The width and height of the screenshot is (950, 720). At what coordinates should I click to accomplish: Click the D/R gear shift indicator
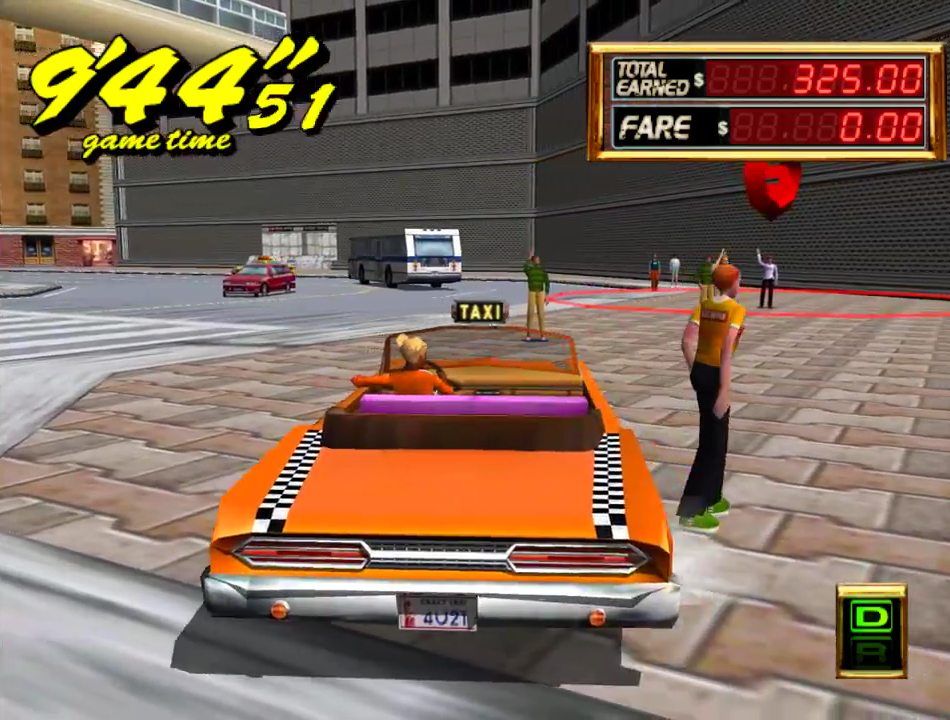(x=871, y=631)
